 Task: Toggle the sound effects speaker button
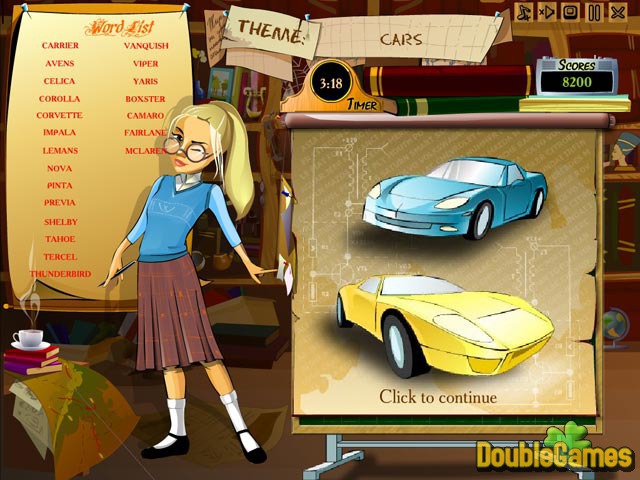point(546,12)
